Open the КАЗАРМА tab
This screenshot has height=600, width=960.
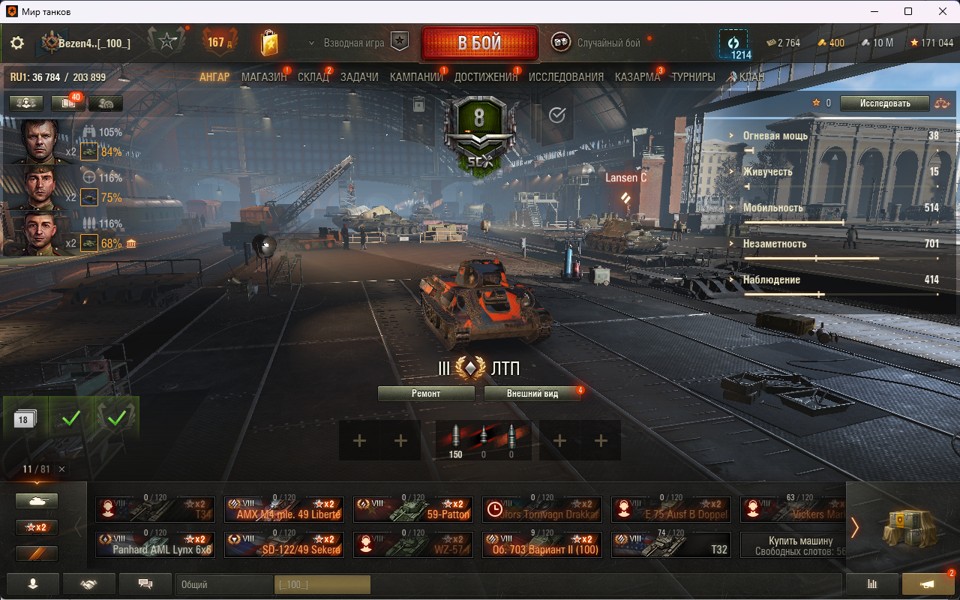(637, 77)
